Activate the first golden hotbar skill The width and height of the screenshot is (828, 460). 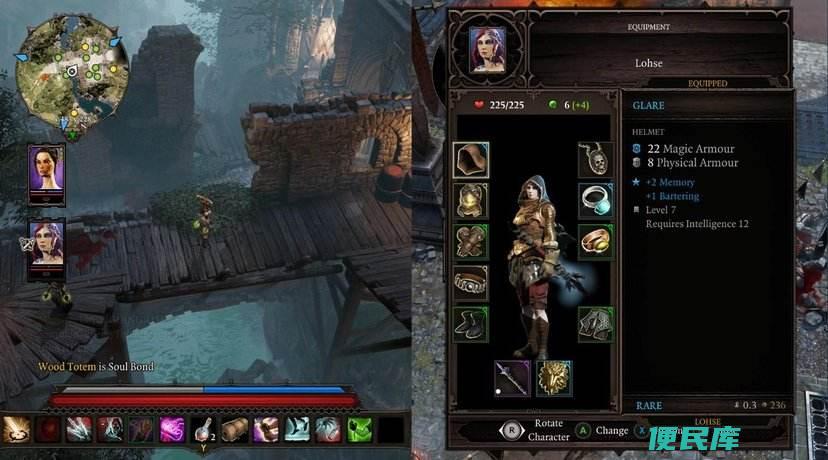click(x=15, y=430)
